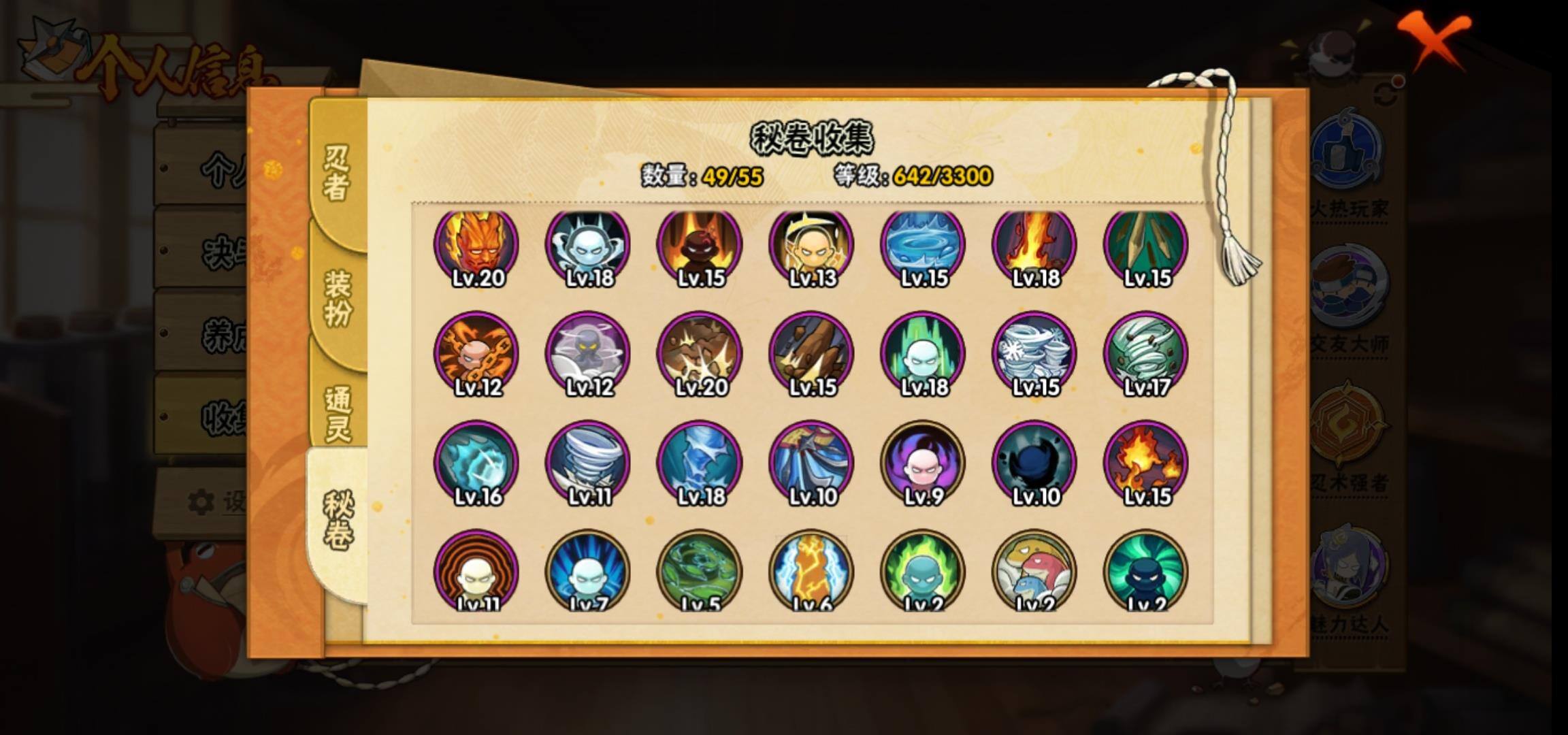Screen dimensions: 1568x735
Task: Choose the Lv.11 orange ripple ninja scroll
Action: 476,572
